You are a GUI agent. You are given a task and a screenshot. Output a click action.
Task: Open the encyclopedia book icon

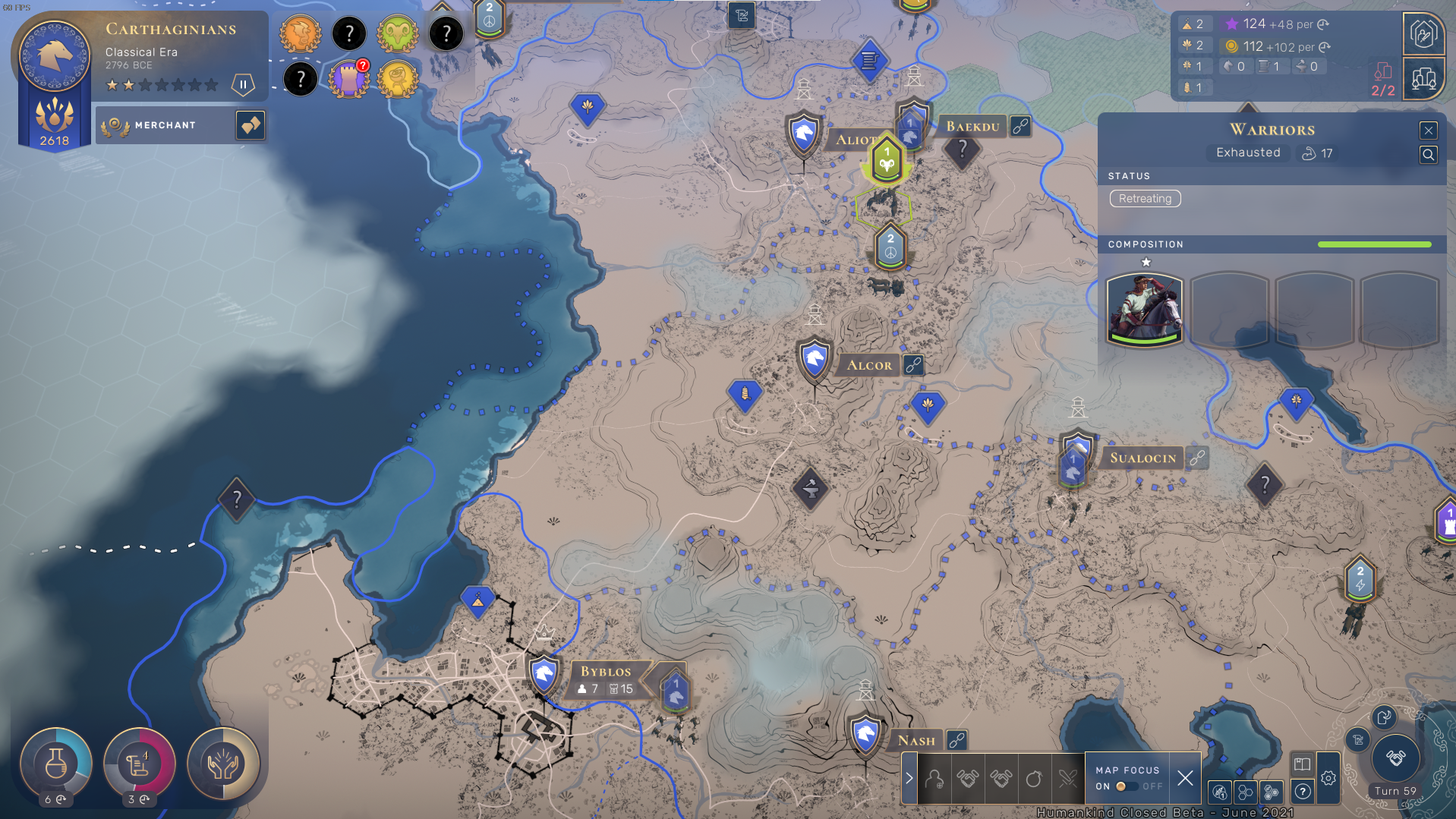[x=1302, y=764]
